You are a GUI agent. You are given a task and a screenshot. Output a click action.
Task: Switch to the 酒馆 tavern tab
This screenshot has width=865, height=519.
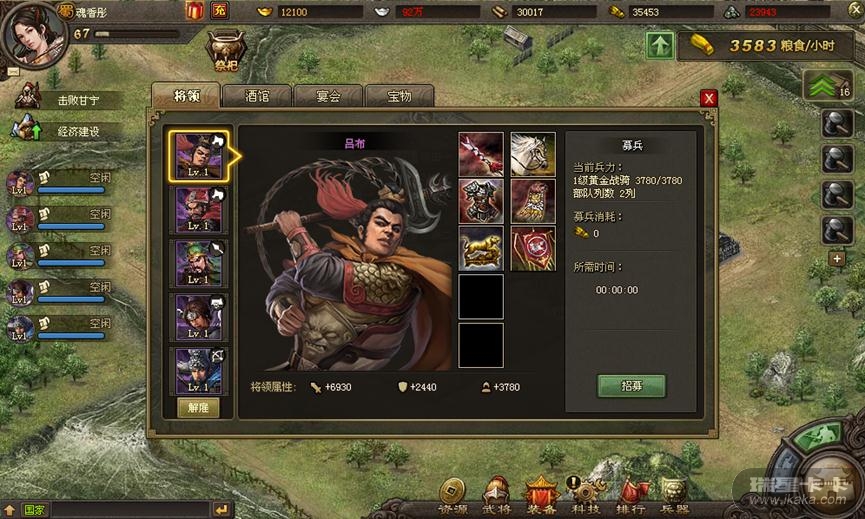256,96
